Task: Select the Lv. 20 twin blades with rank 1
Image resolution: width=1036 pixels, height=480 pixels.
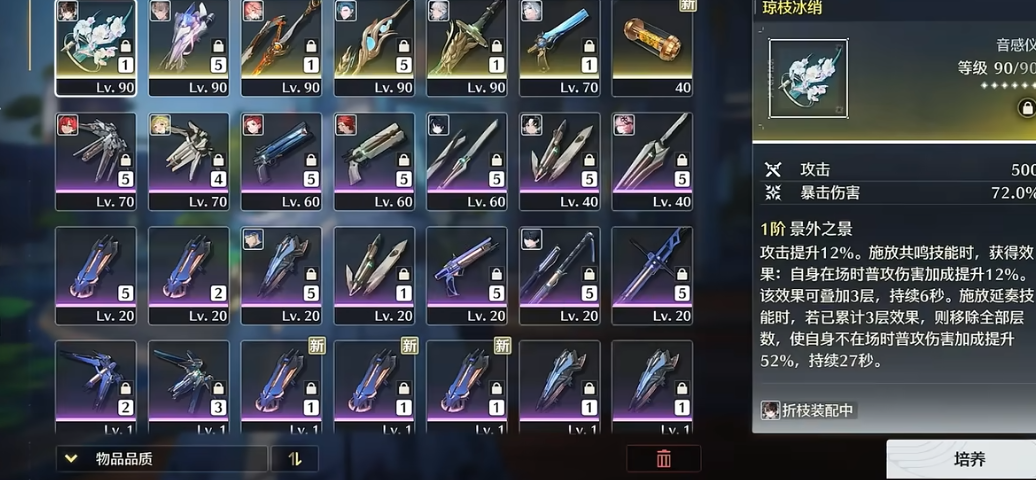Action: pos(374,273)
